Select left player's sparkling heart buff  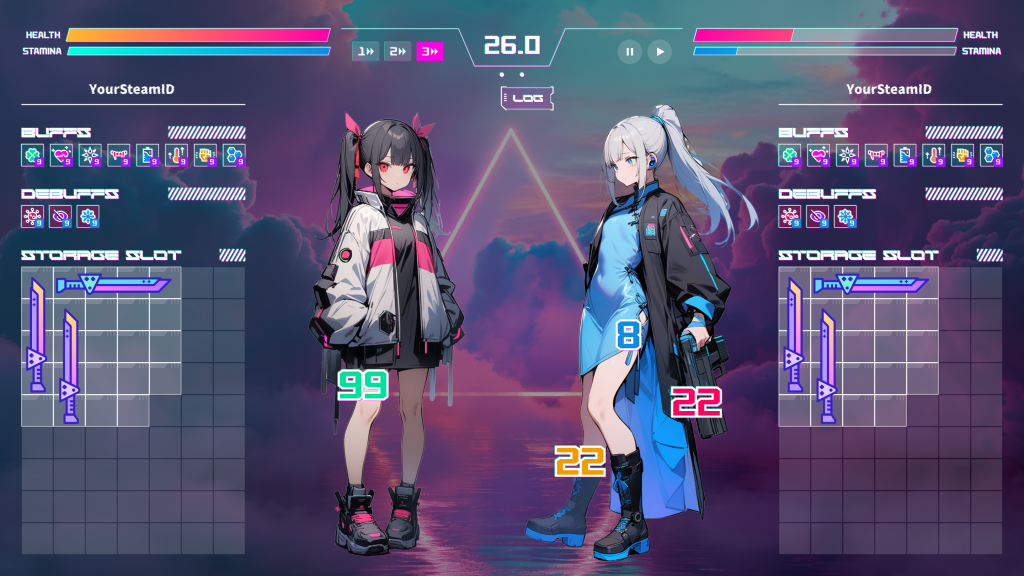[61, 155]
